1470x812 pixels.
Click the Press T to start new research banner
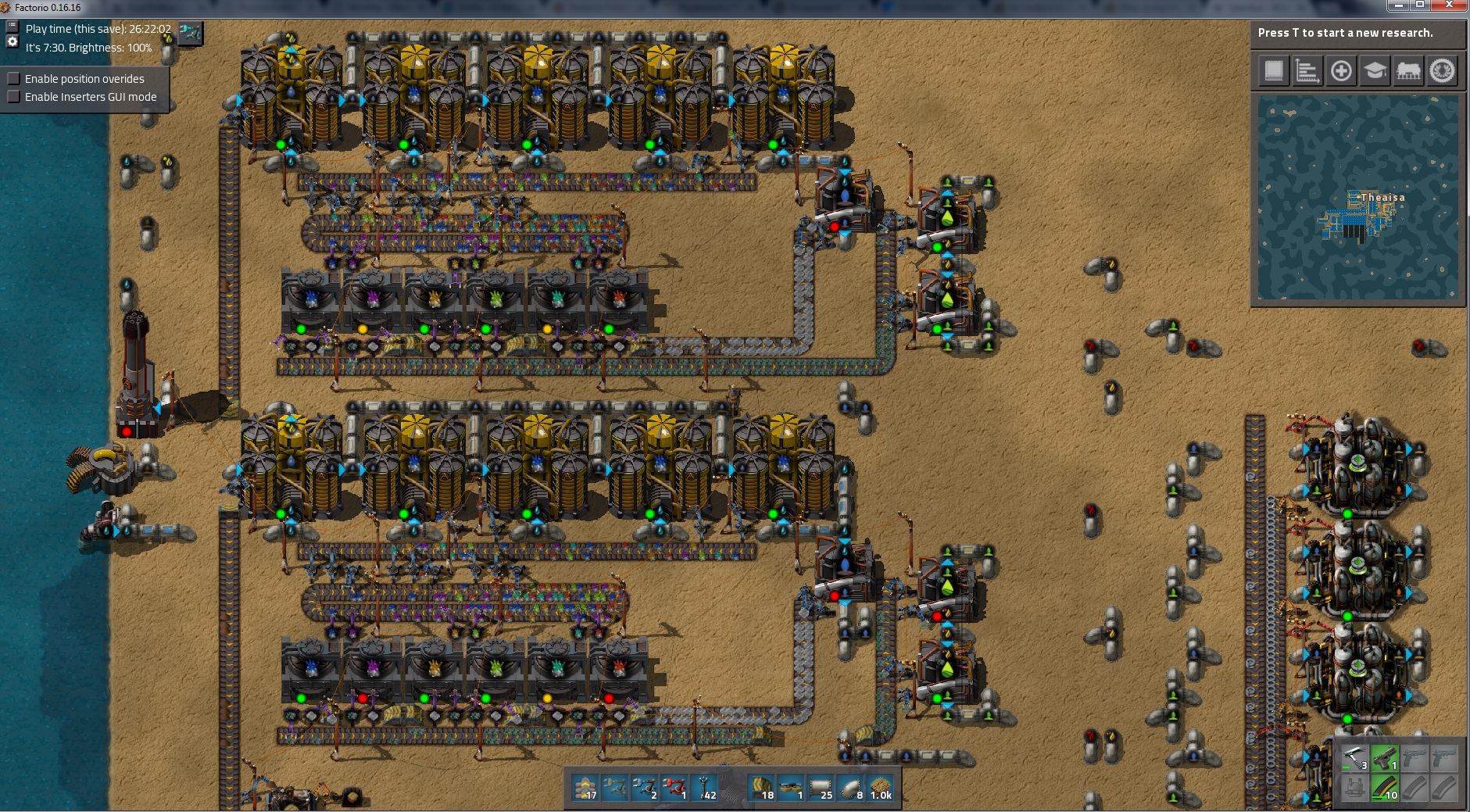click(x=1357, y=34)
